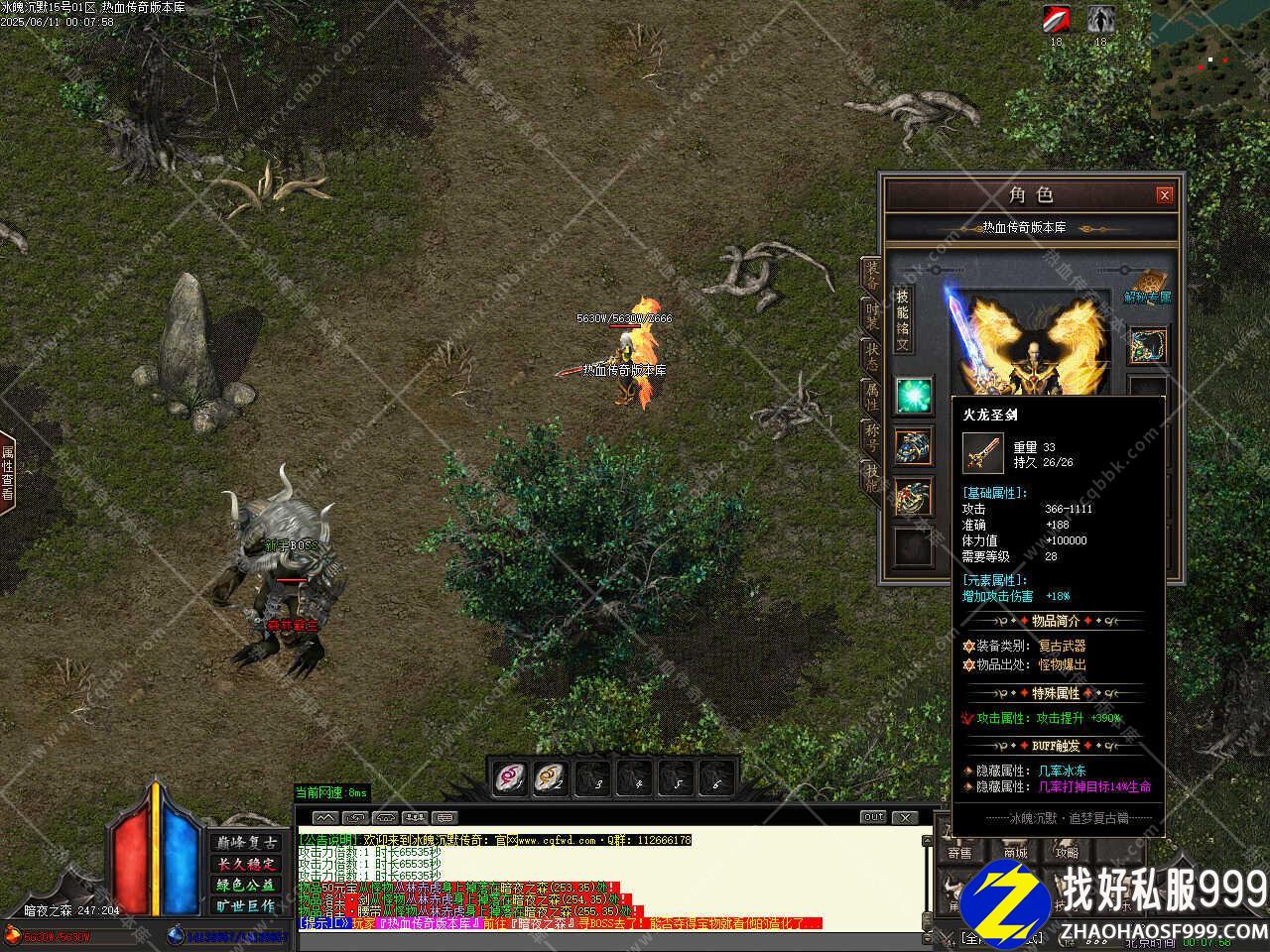1270x952 pixels.
Task: Show the 属性 attributes tab
Action: coord(871,397)
